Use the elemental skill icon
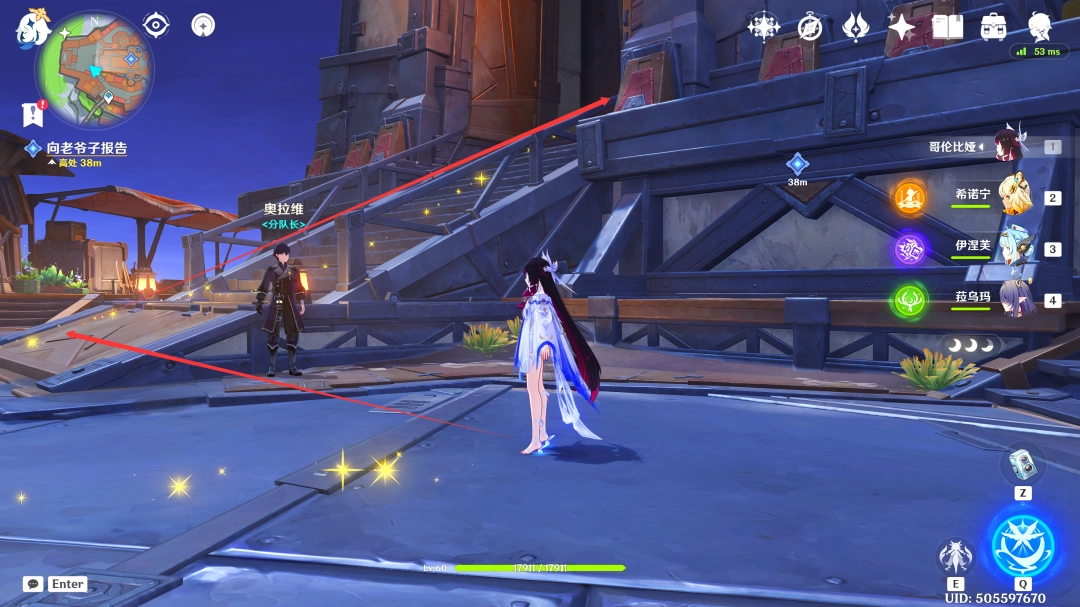 tap(955, 558)
